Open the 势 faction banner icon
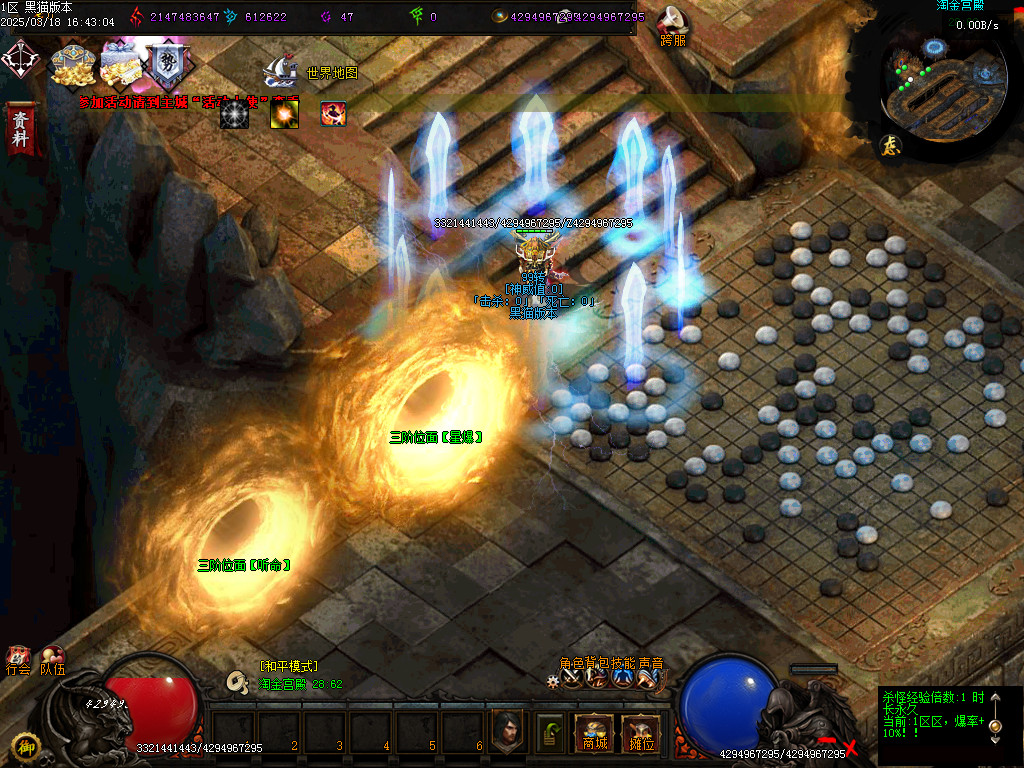This screenshot has width=1024, height=768. click(166, 65)
